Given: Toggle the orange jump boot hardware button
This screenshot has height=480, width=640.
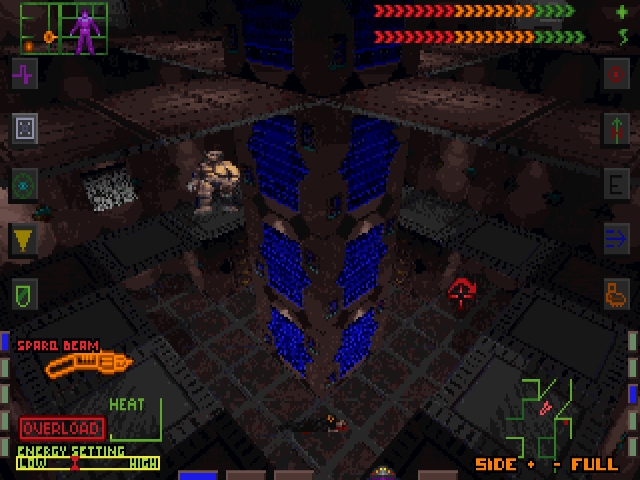Looking at the screenshot, I should pyautogui.click(x=616, y=294).
